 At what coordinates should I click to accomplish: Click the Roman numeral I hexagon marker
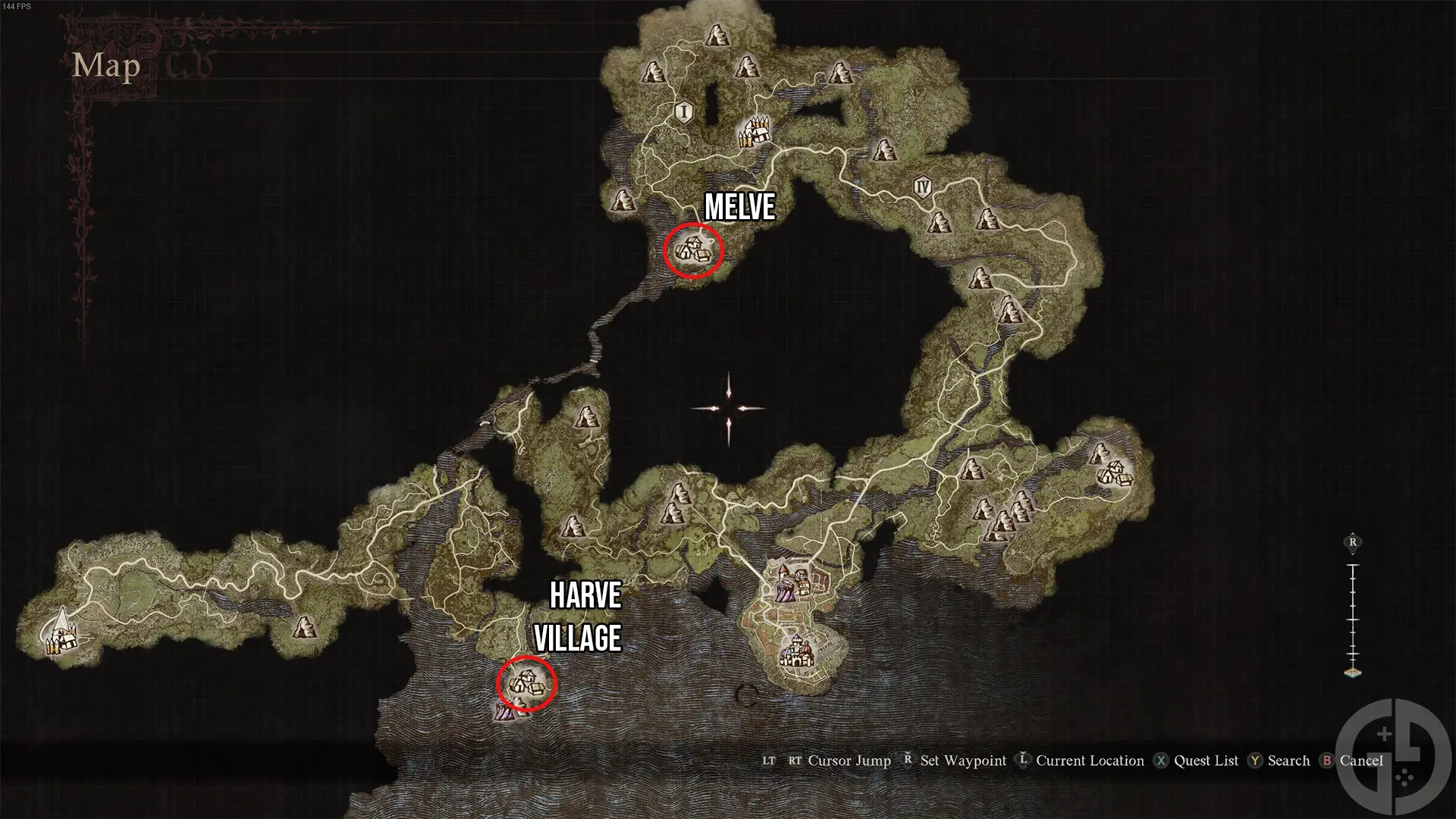coord(683,112)
